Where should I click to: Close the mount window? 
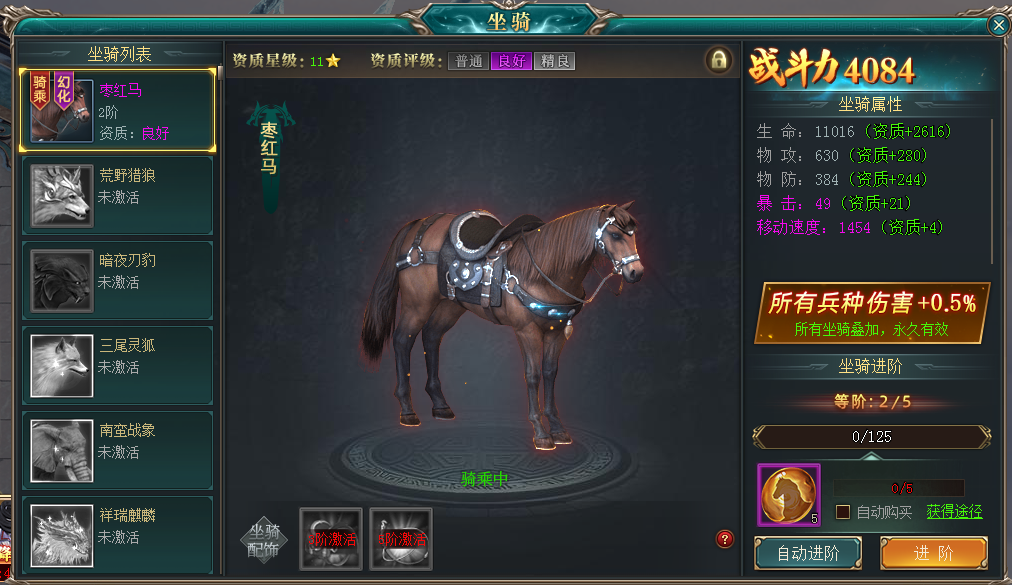(997, 25)
